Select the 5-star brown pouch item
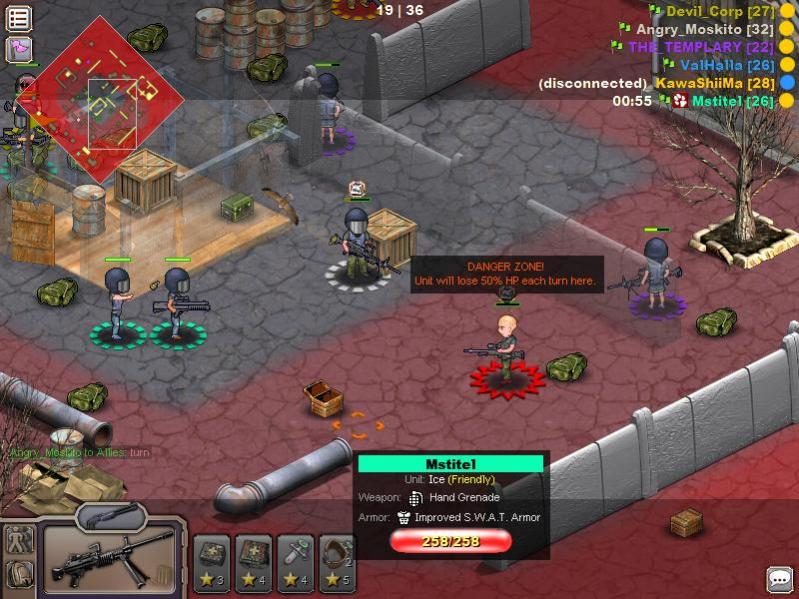This screenshot has height=599, width=799. [x=334, y=562]
